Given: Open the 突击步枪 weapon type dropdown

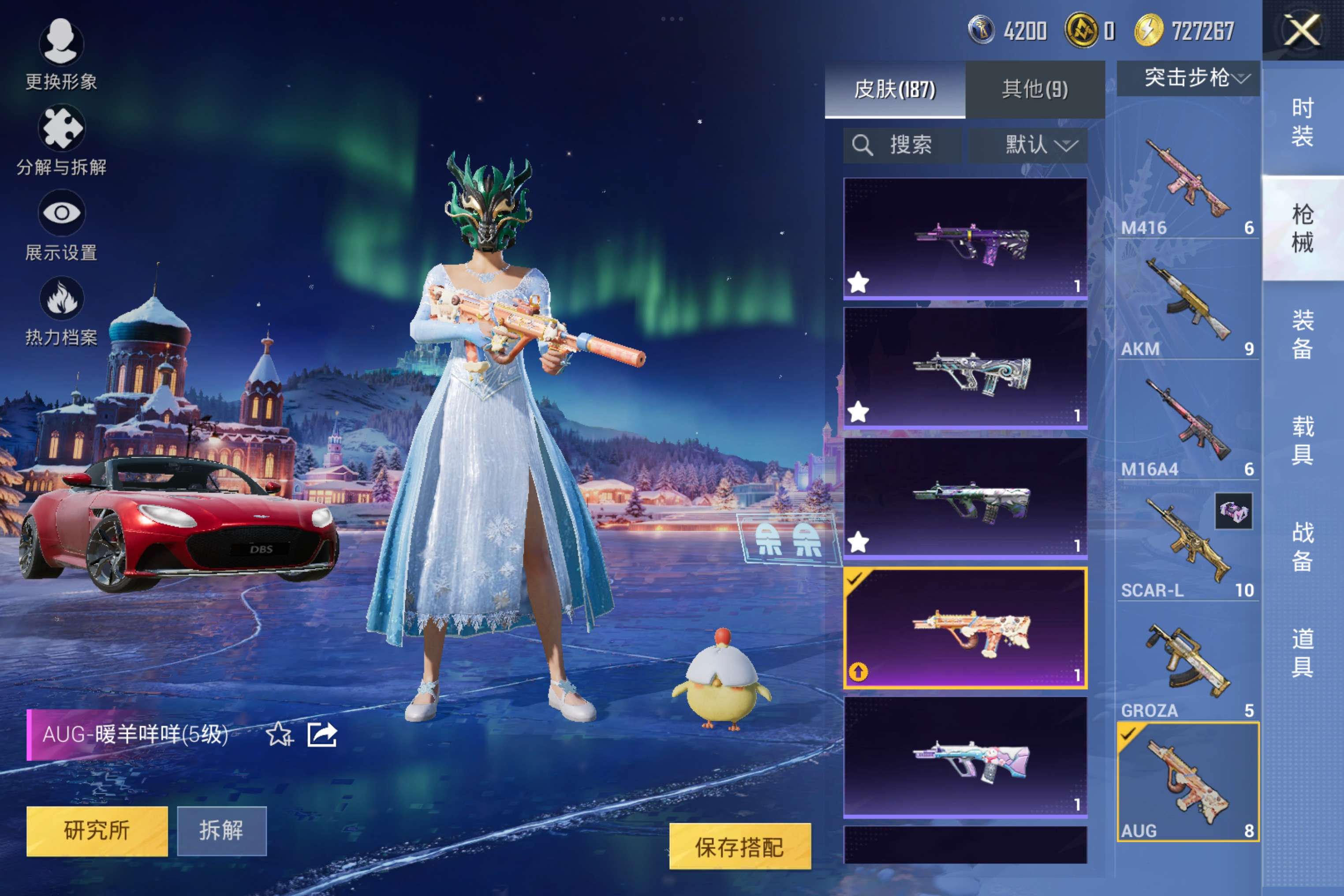Looking at the screenshot, I should [x=1188, y=78].
